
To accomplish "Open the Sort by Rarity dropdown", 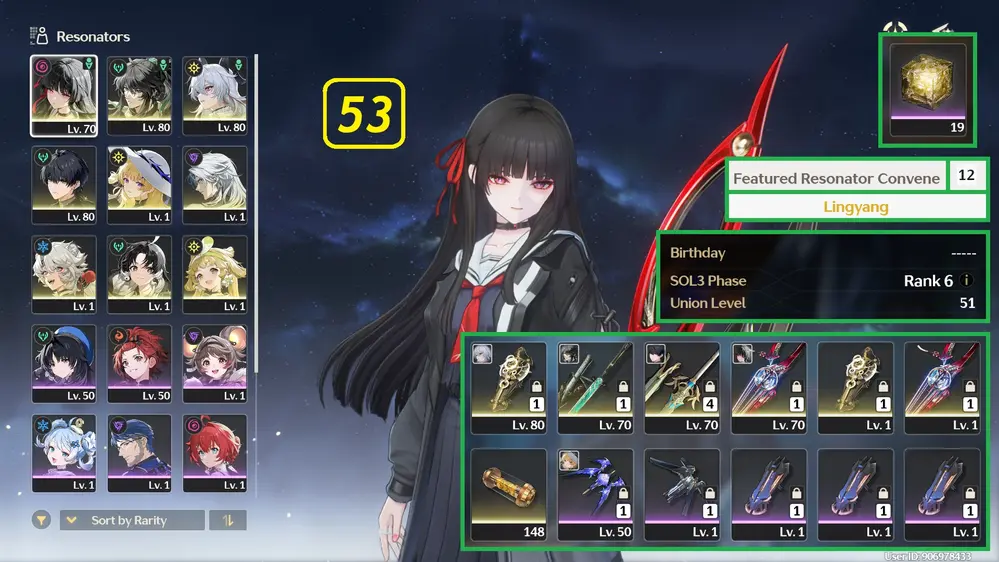I will click(131, 520).
